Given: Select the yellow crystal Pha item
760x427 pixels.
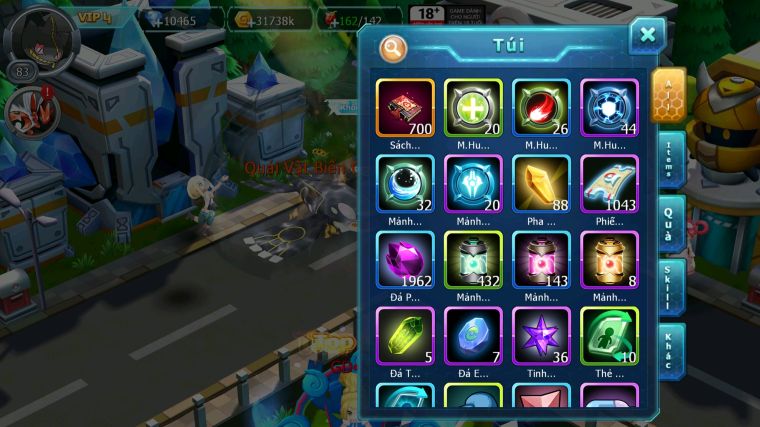Looking at the screenshot, I should coord(541,184).
